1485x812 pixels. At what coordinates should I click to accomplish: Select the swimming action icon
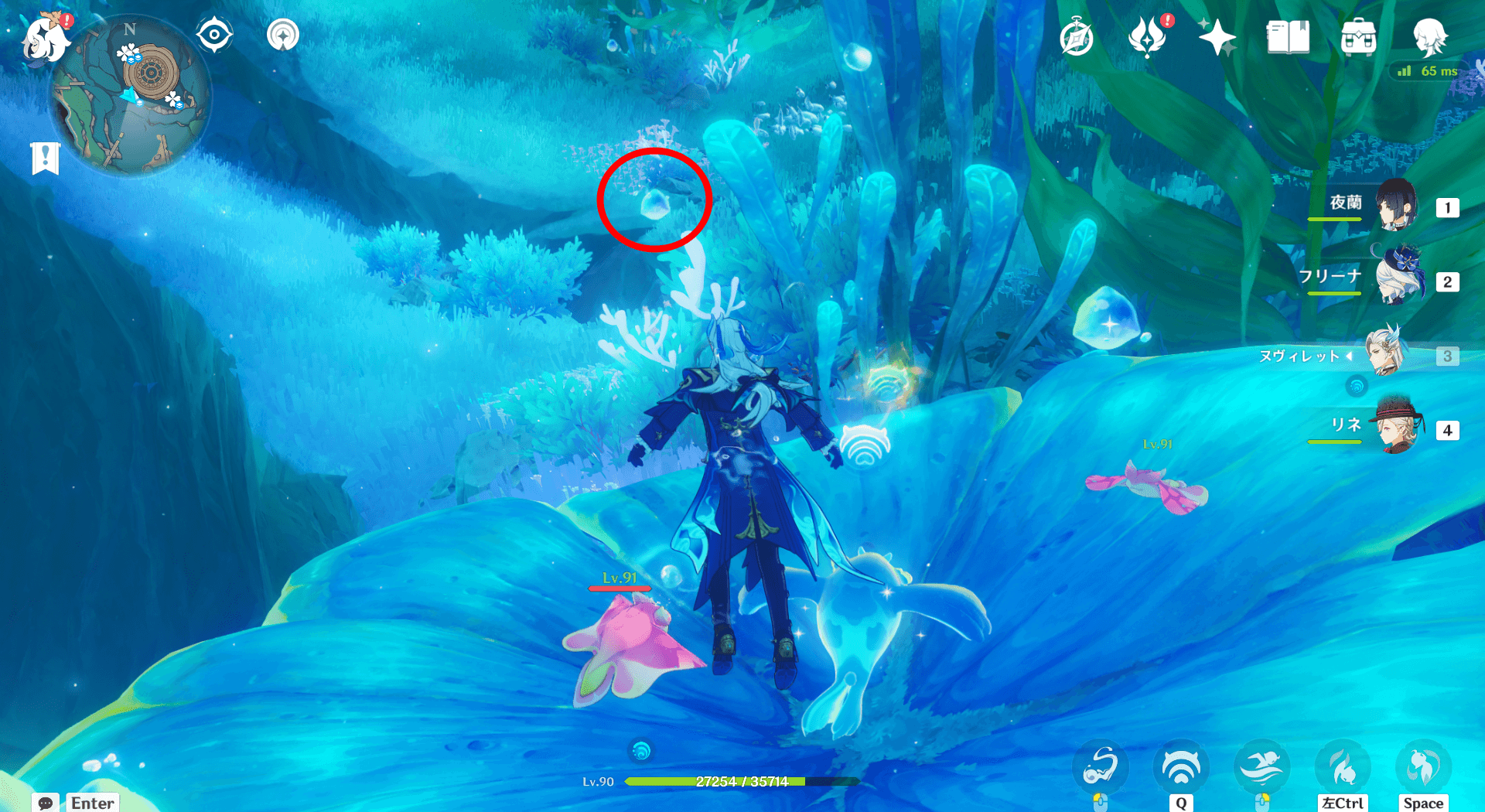[x=1262, y=766]
